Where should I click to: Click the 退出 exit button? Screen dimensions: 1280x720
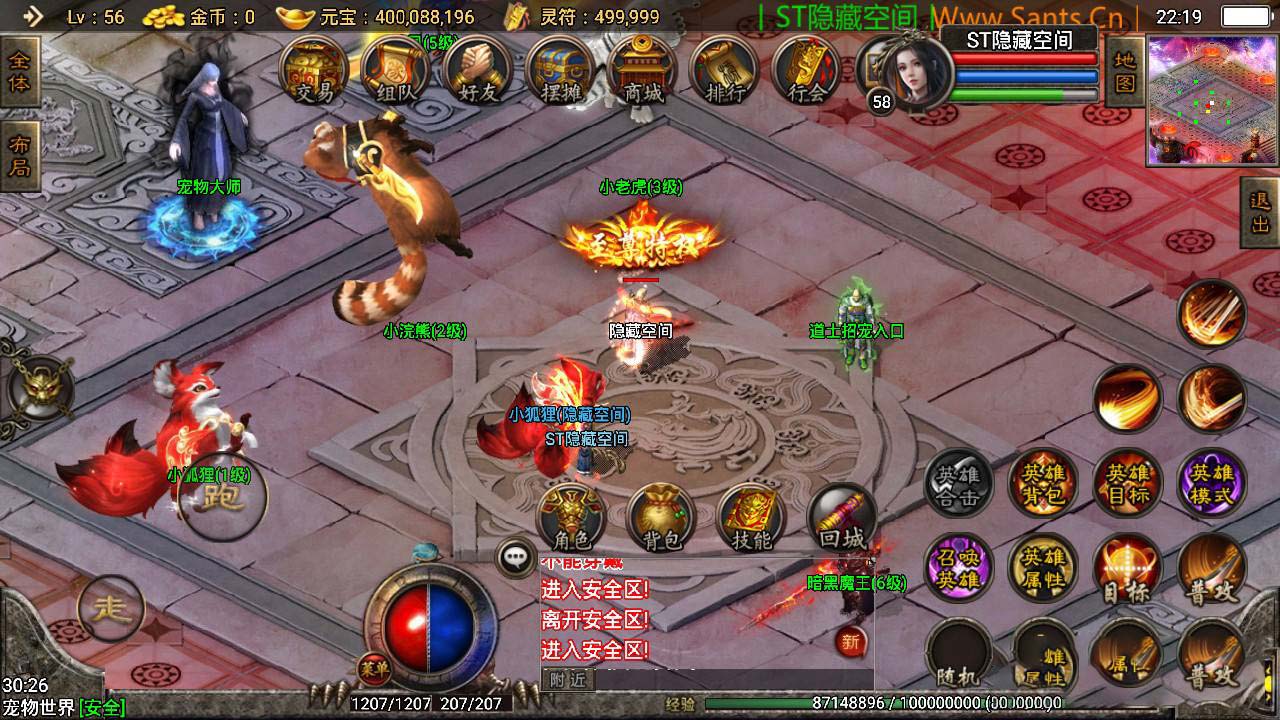1260,212
